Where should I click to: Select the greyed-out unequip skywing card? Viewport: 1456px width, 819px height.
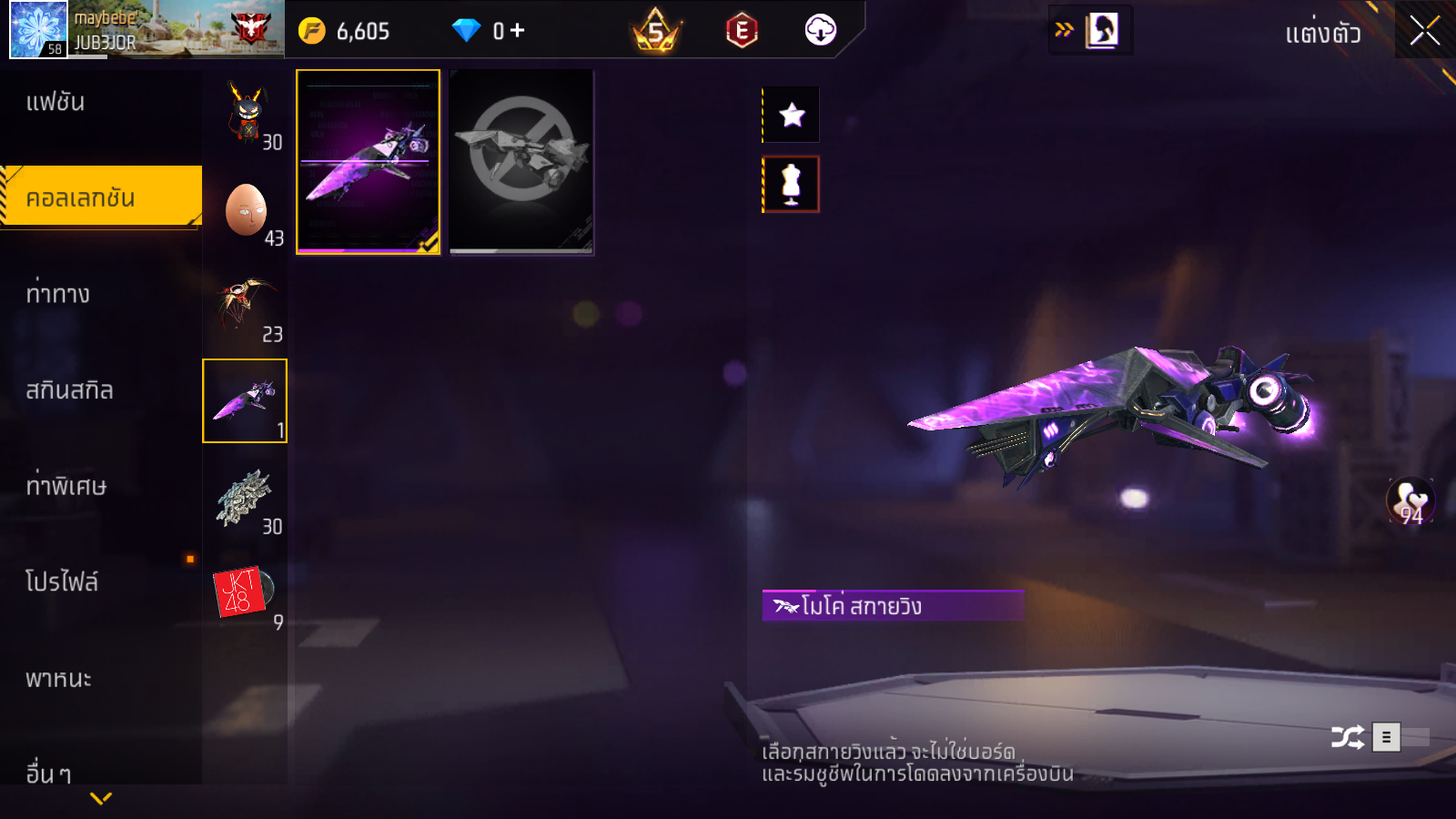point(521,162)
